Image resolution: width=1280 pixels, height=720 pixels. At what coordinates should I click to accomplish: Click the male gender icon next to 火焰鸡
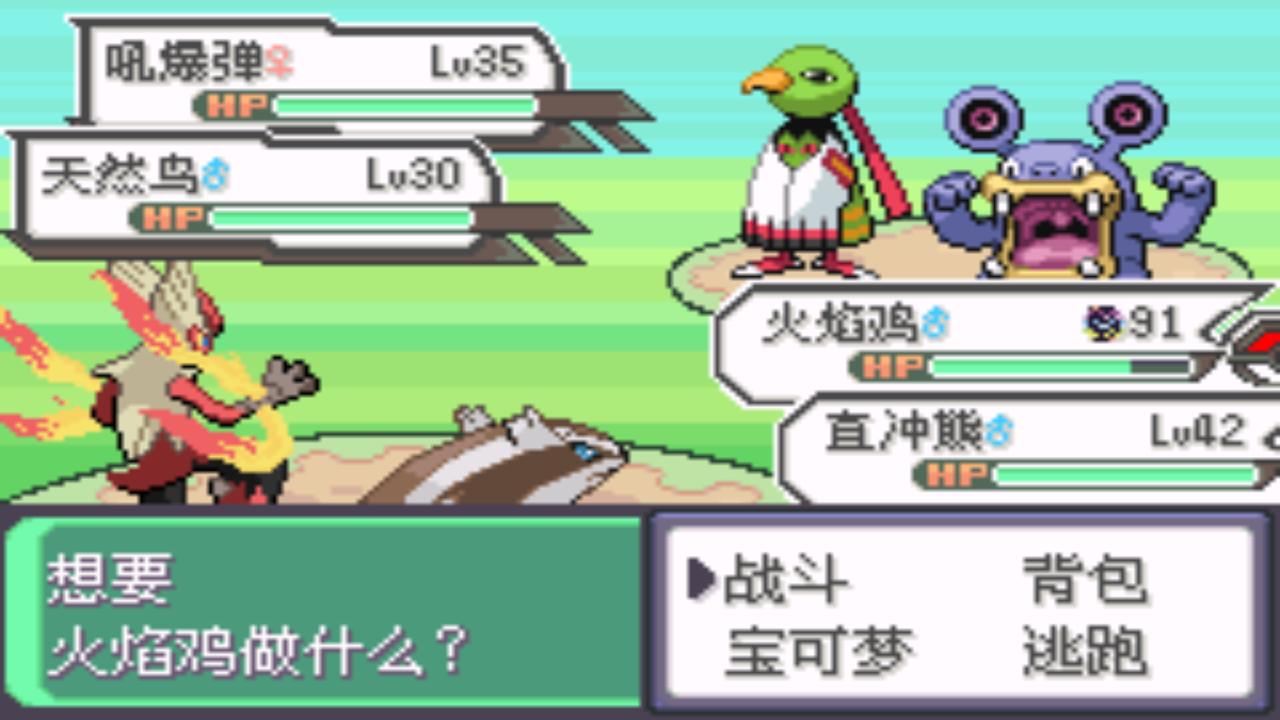tap(938, 318)
